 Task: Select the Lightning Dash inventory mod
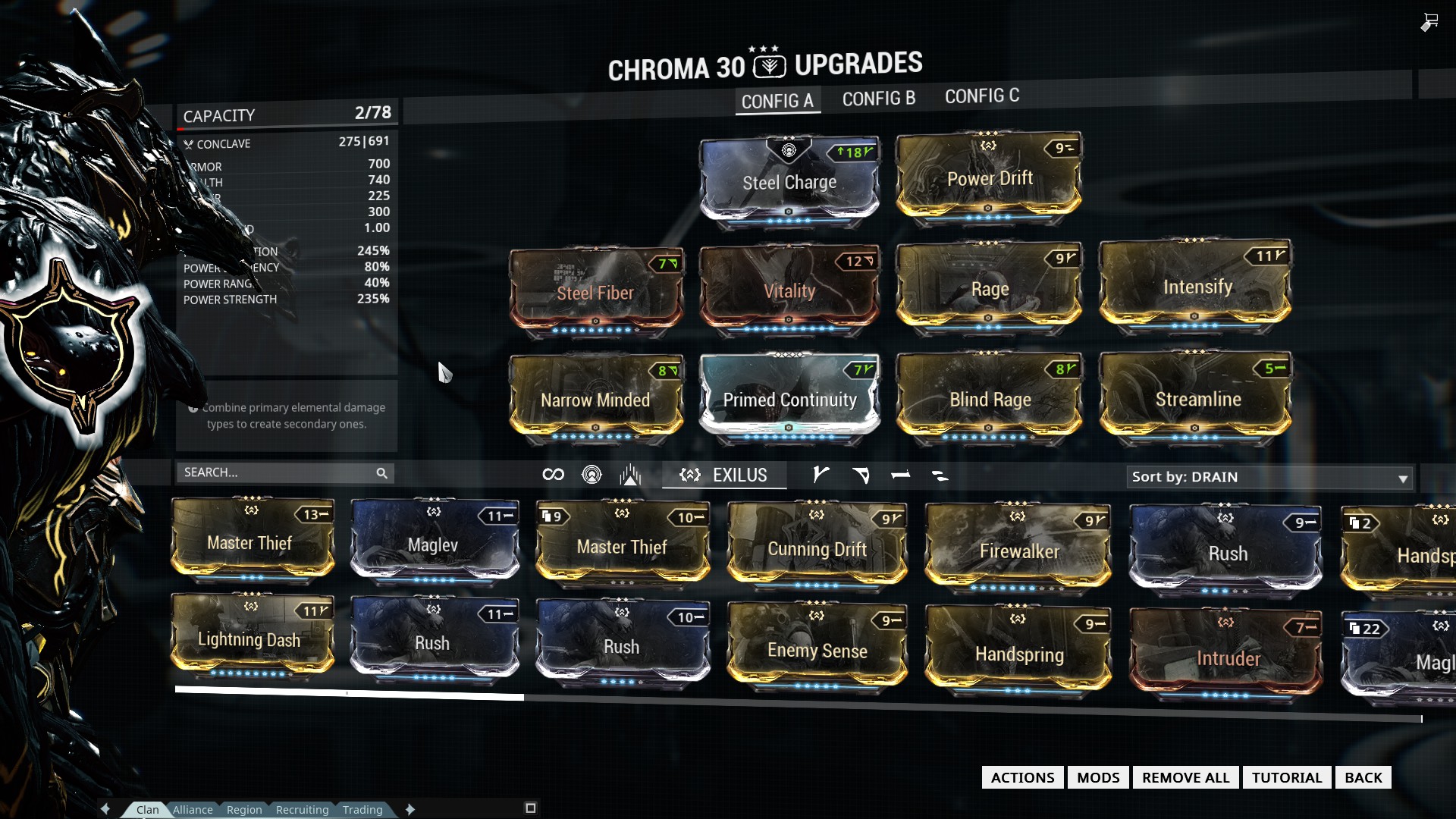click(251, 639)
